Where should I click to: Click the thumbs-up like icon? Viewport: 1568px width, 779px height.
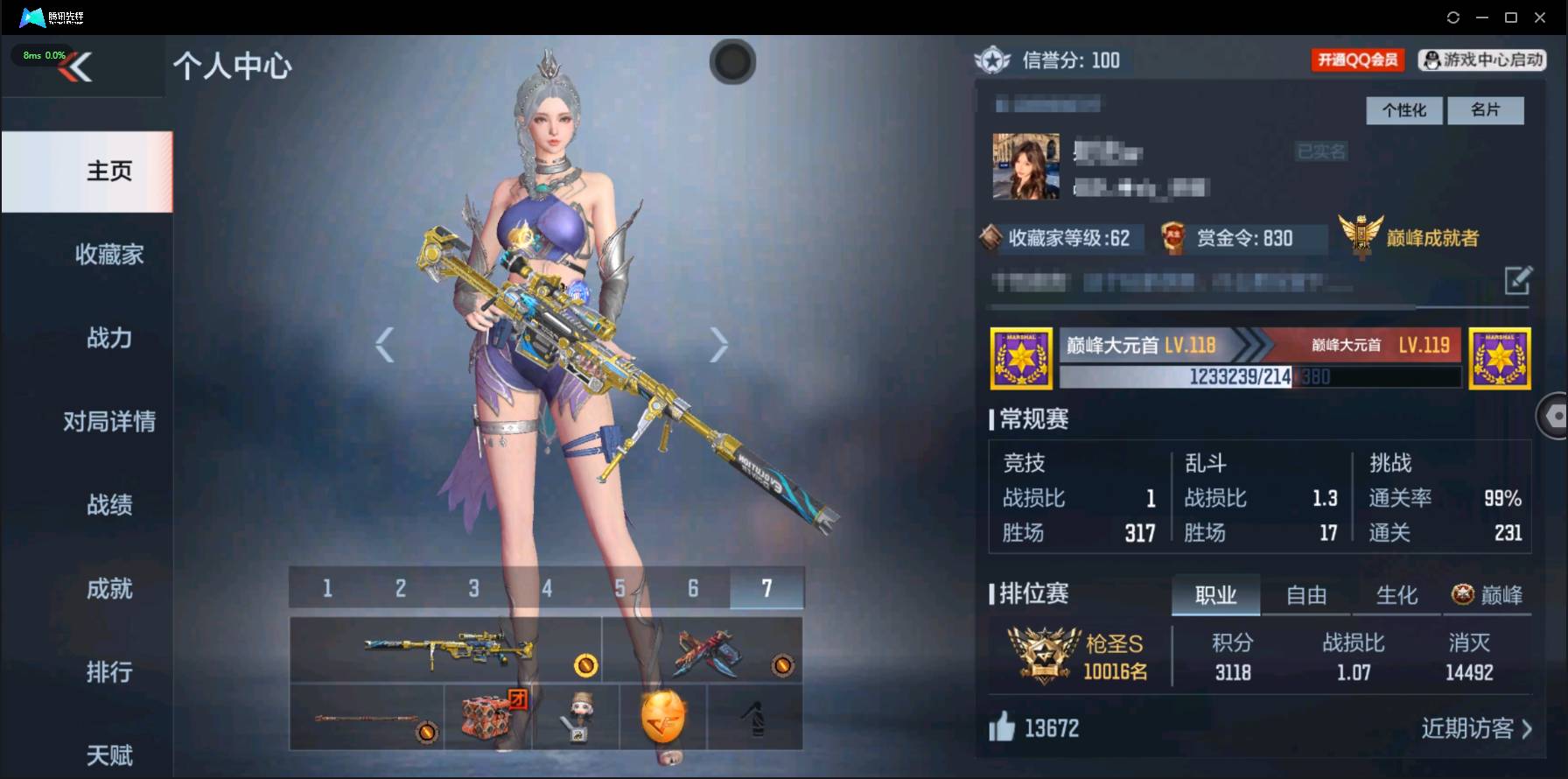pos(1005,727)
